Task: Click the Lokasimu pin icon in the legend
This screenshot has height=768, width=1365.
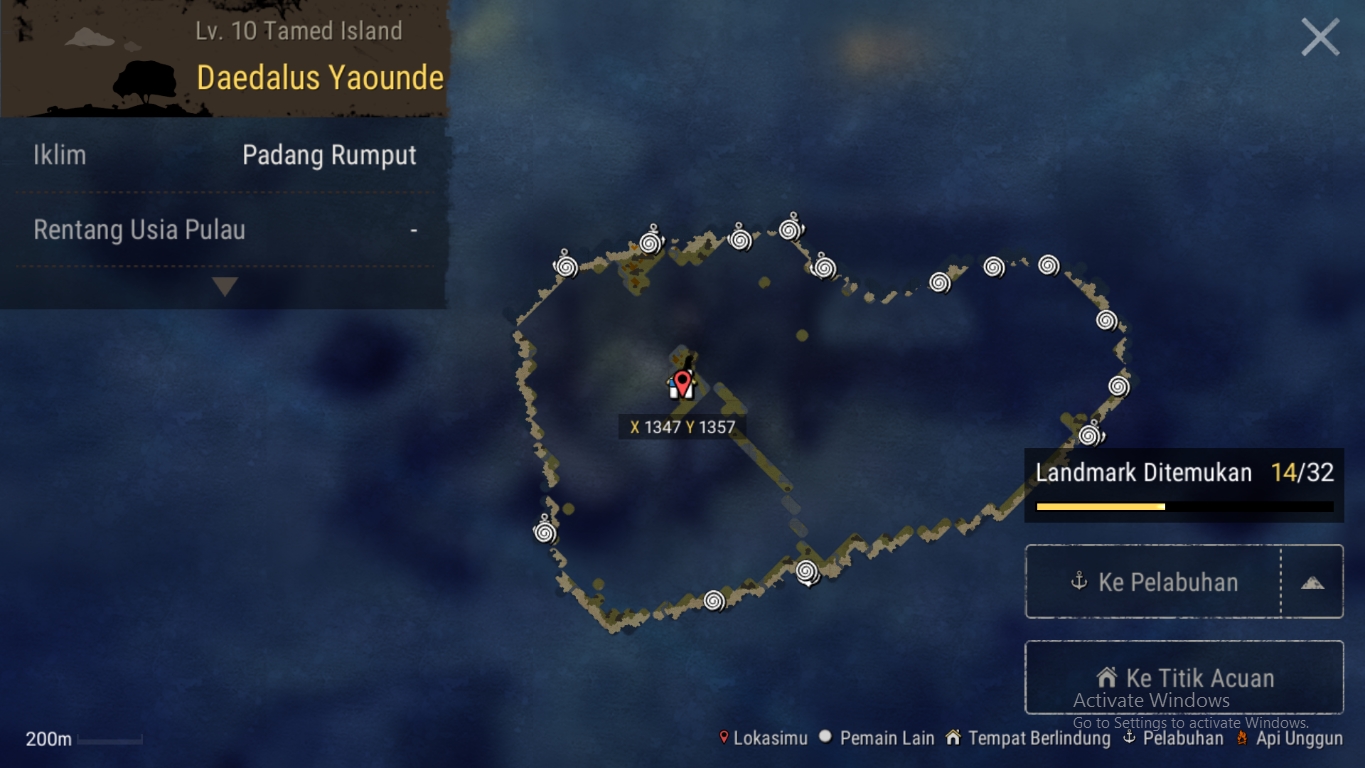Action: (723, 738)
